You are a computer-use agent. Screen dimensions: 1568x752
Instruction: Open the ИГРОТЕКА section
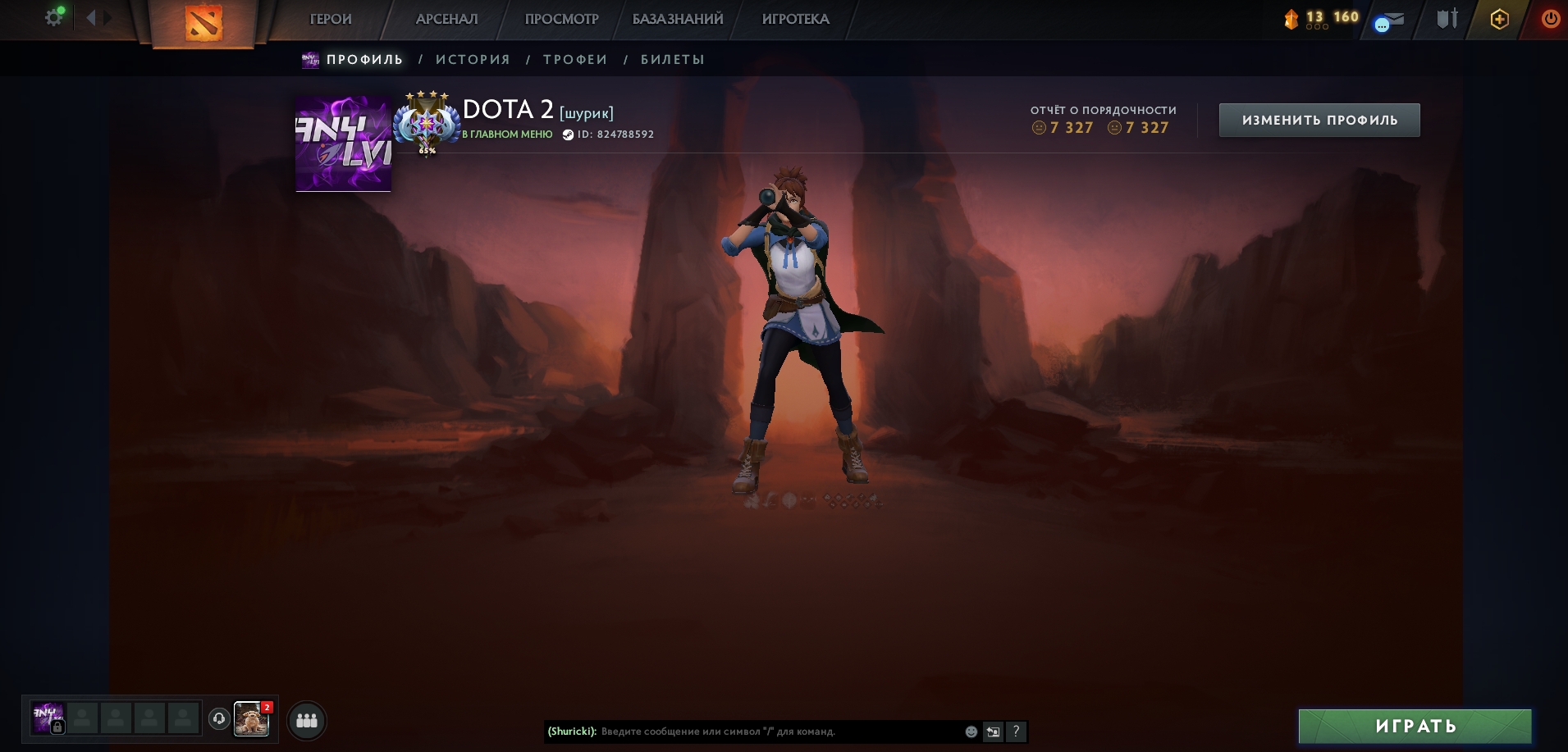tap(795, 19)
